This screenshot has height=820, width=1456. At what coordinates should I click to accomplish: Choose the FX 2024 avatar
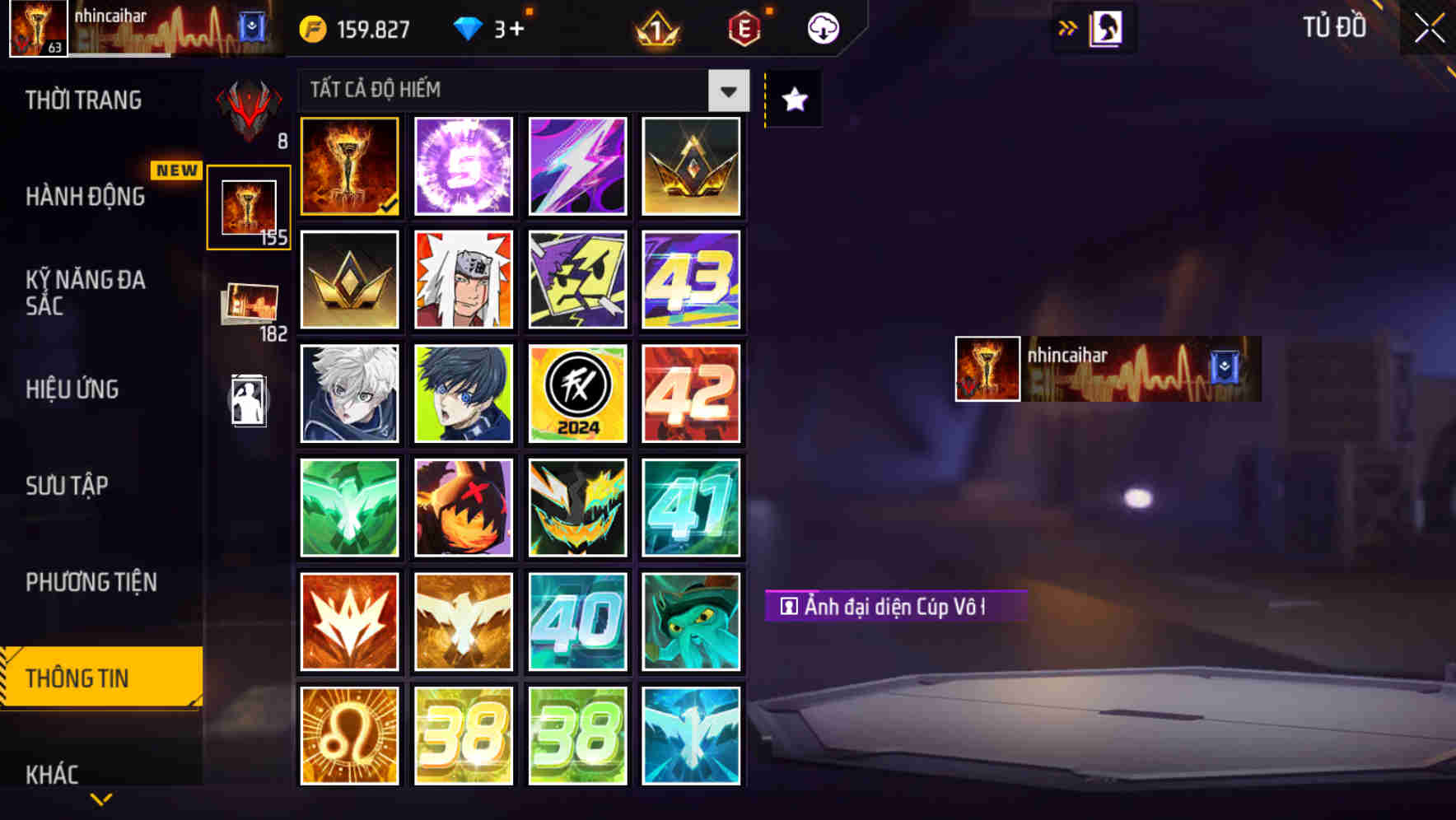coord(577,394)
